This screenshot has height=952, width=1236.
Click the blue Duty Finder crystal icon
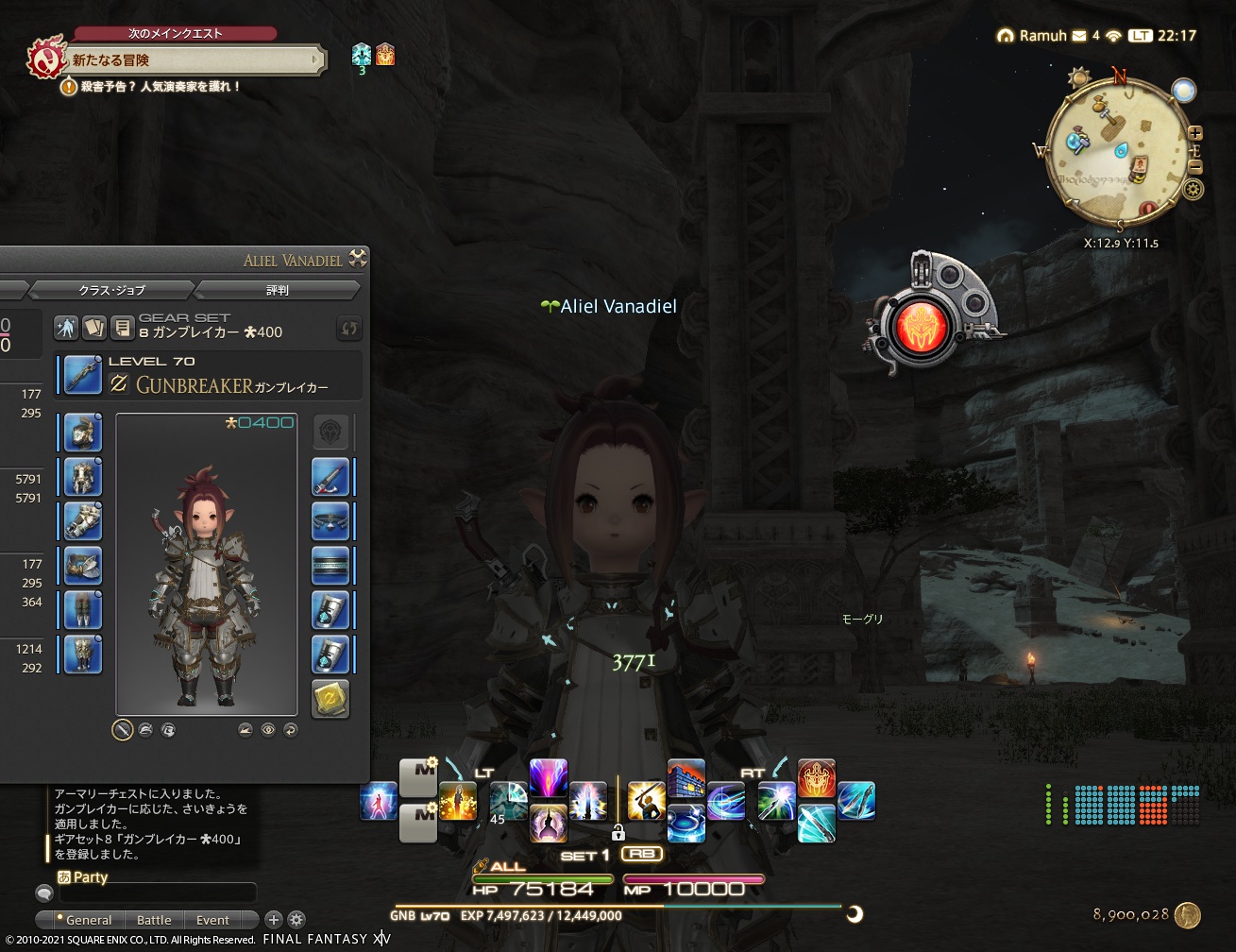coord(360,55)
